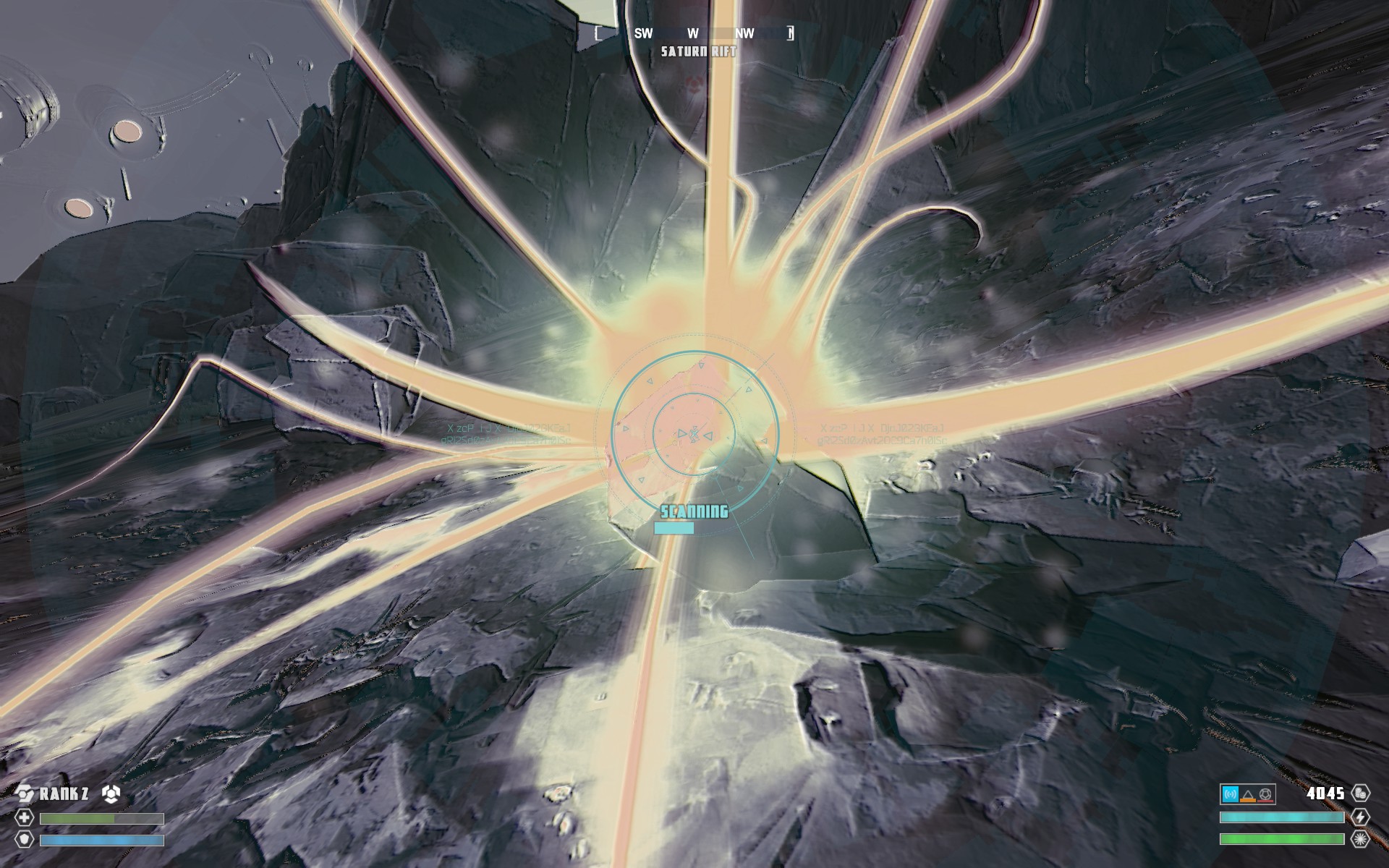1389x868 pixels.
Task: Click the starburst laser icon
Action: click(1360, 840)
